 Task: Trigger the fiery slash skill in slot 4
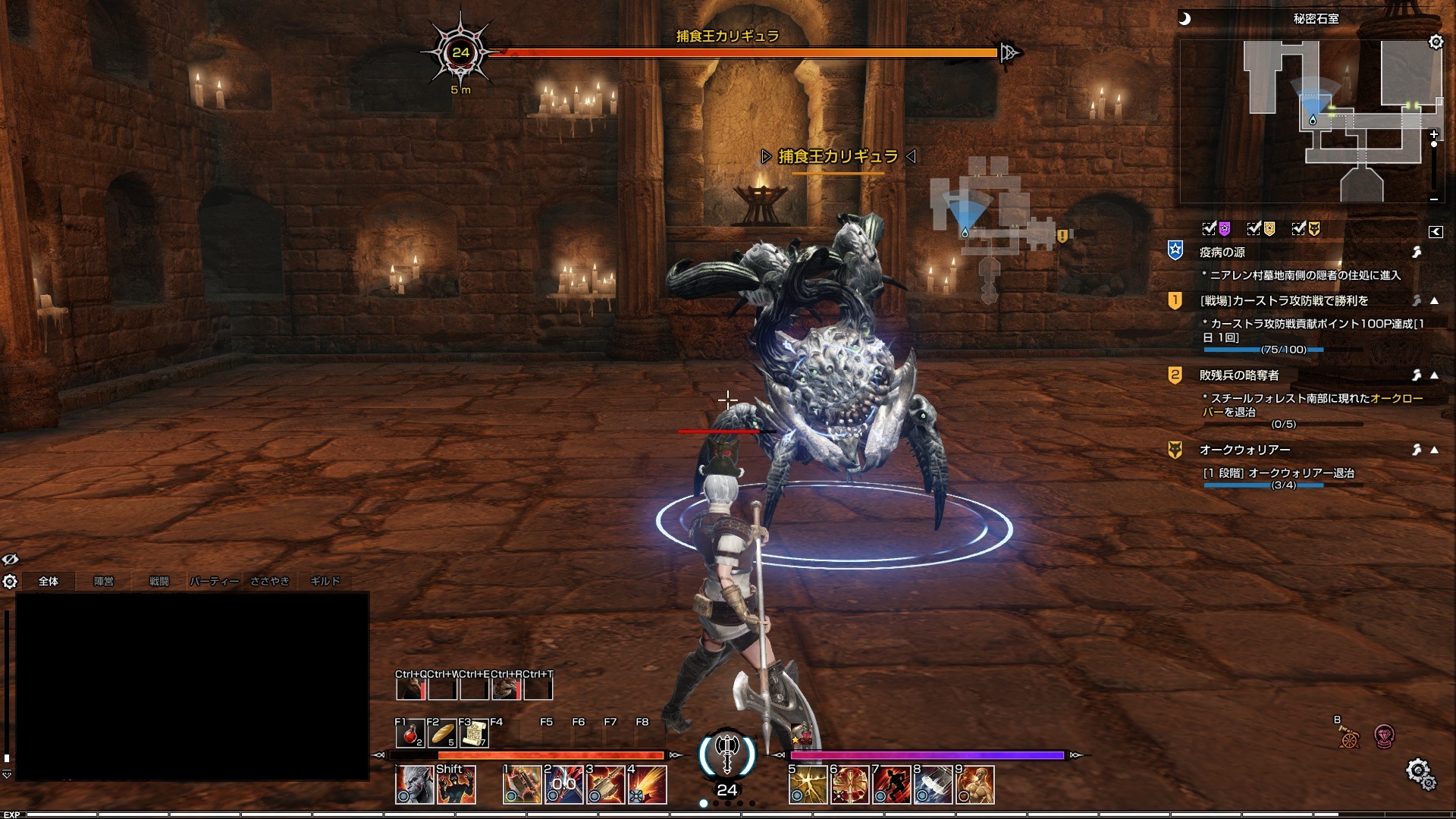[x=648, y=785]
